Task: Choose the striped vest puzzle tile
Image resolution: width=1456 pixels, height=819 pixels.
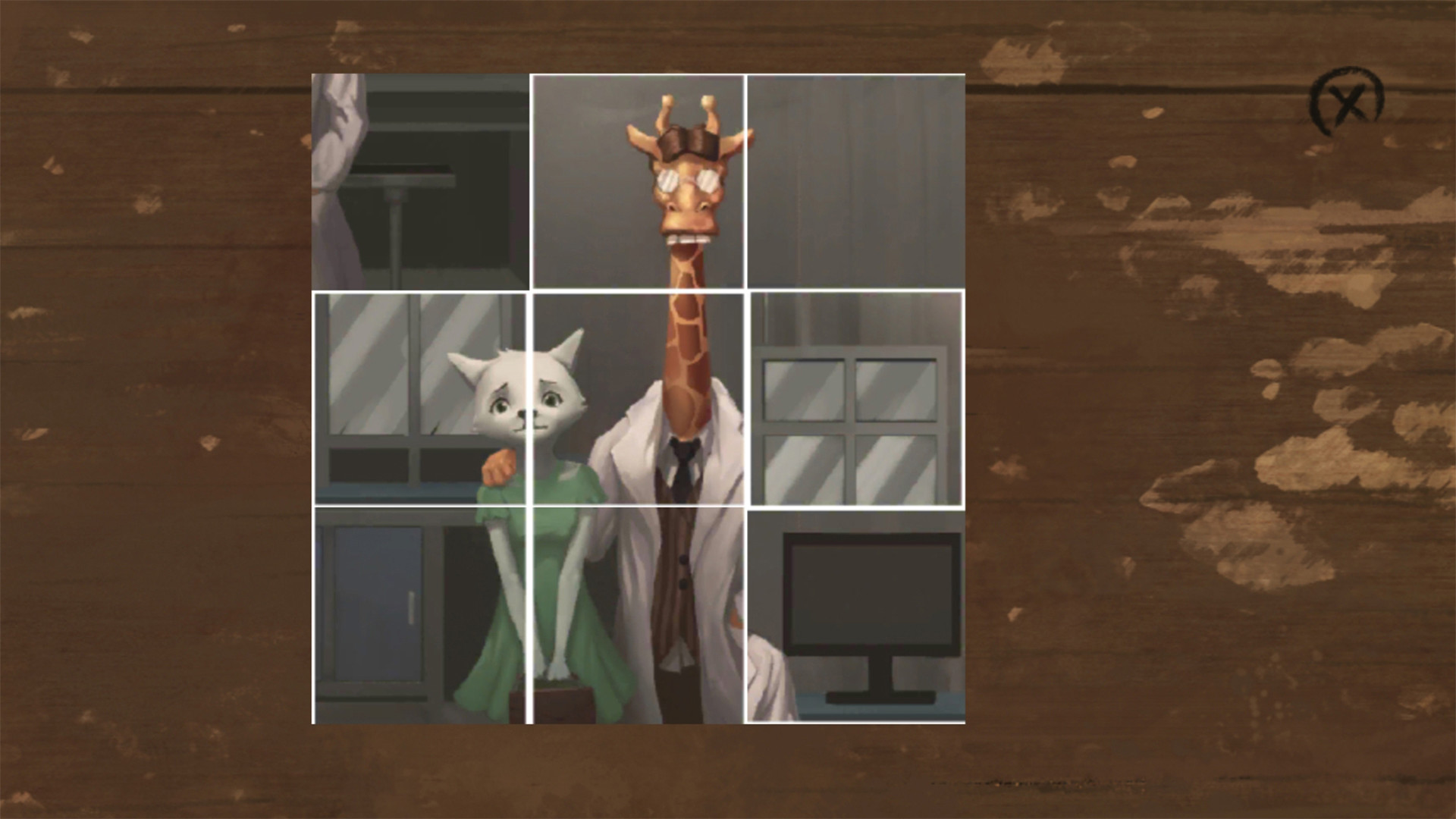Action: coord(638,616)
